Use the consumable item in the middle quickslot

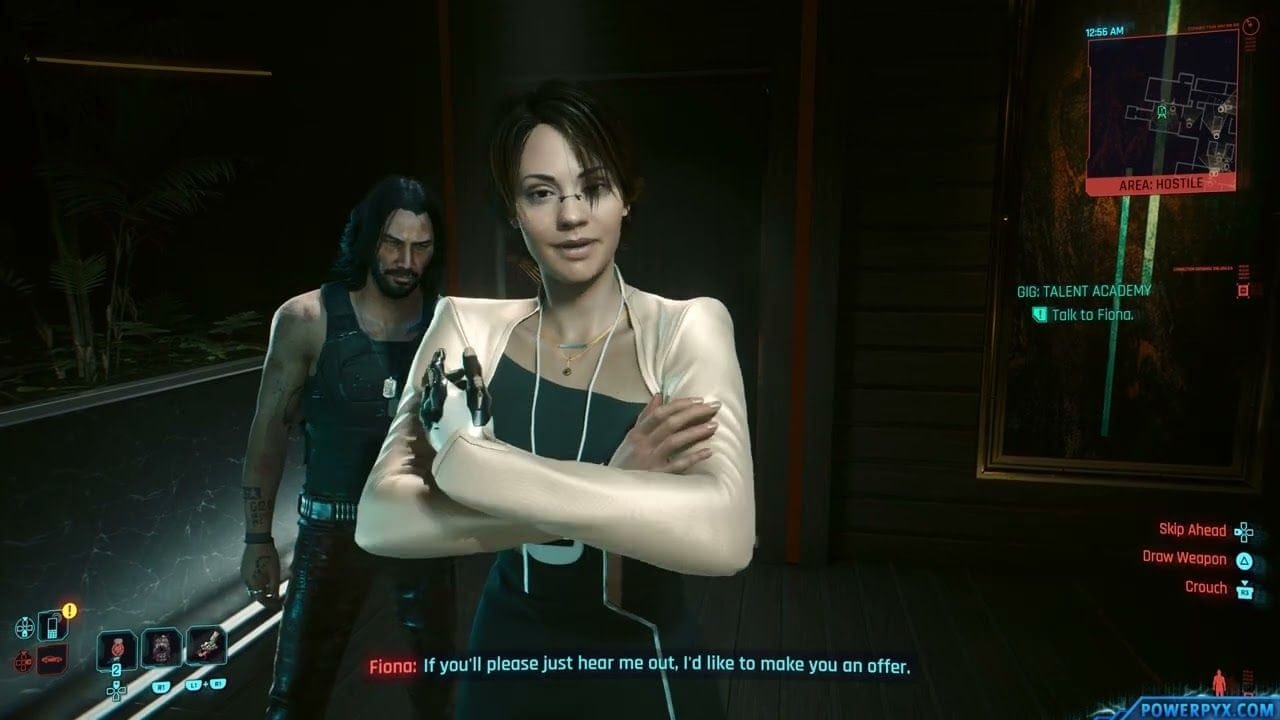(x=162, y=649)
